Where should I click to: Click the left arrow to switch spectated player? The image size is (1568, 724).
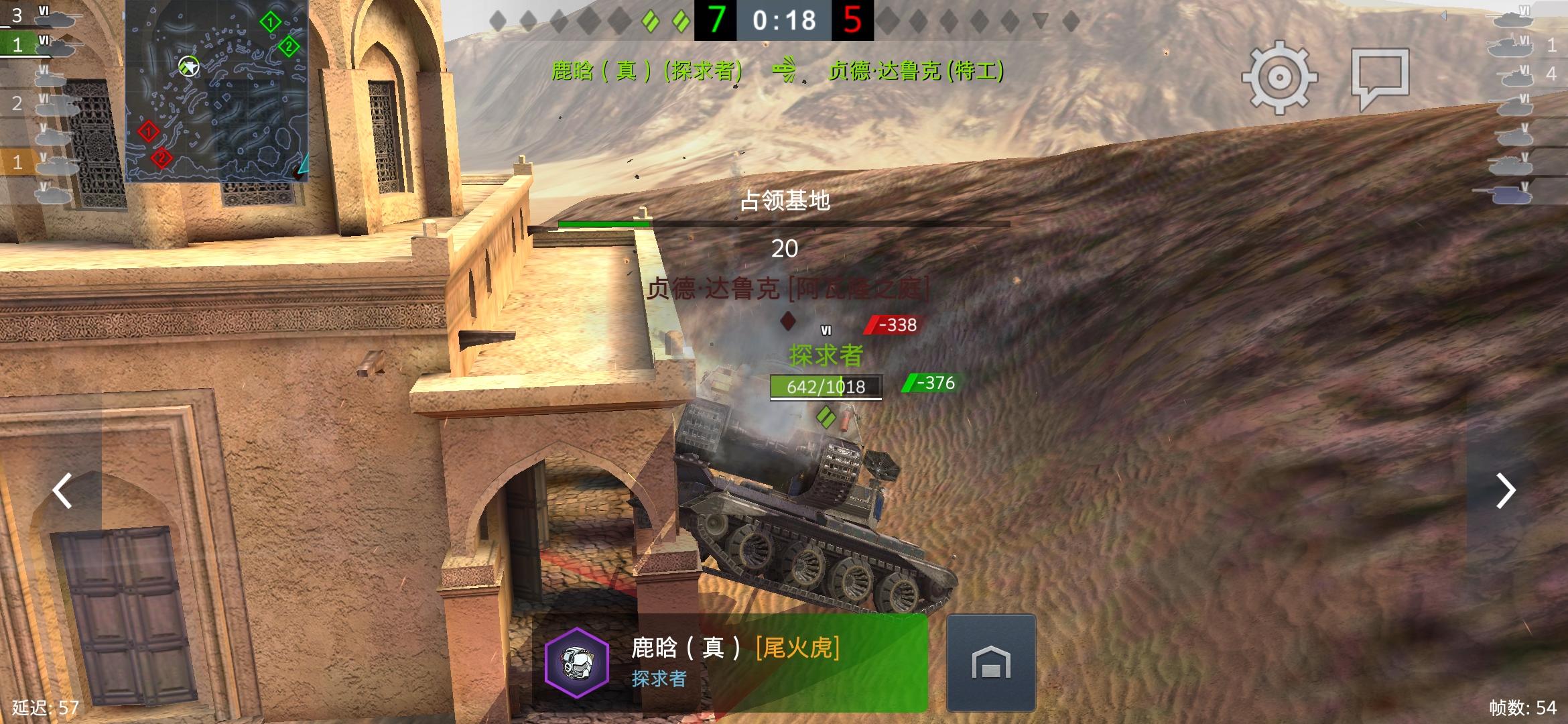point(61,491)
